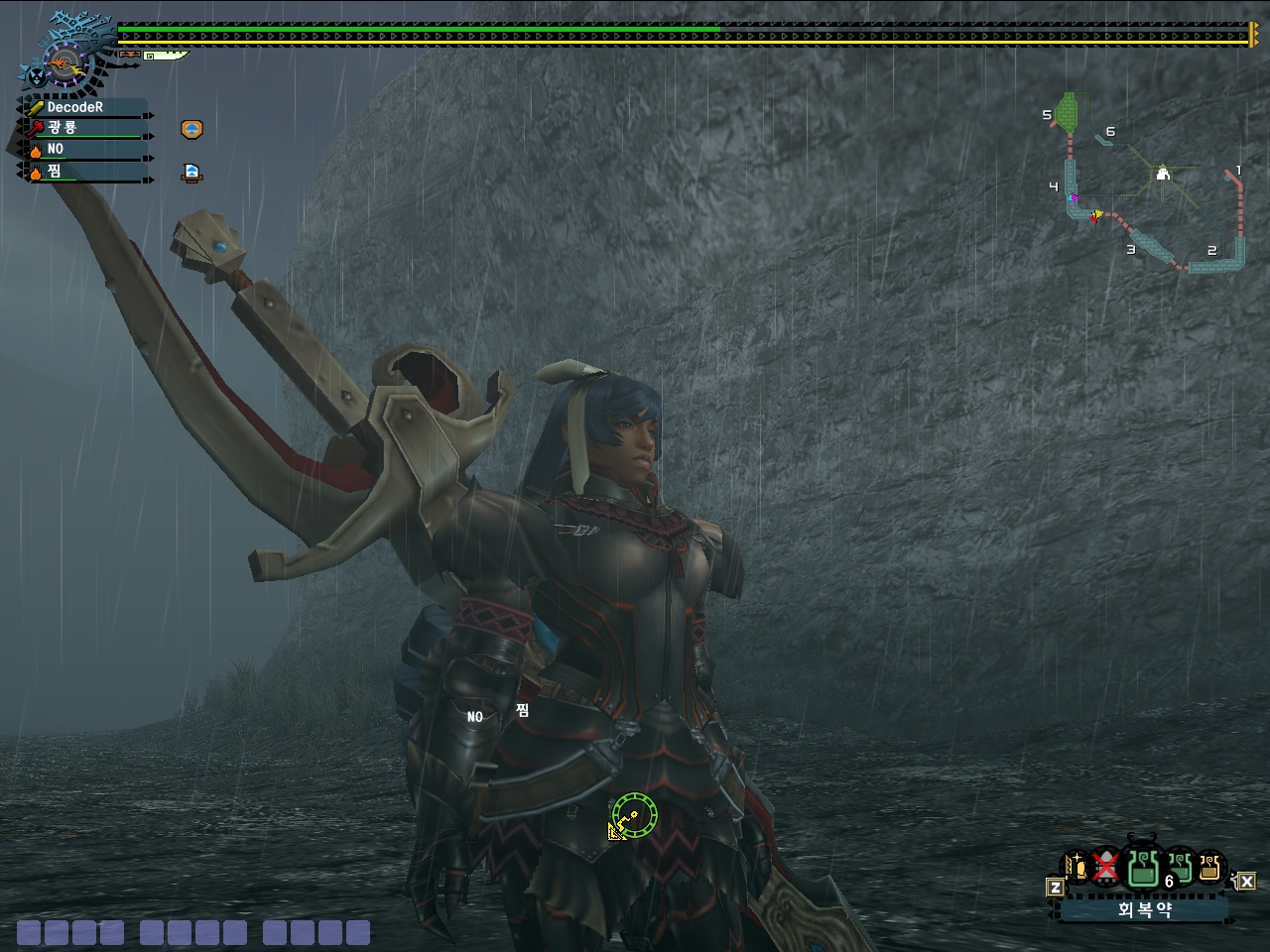Select the DecodeR party member entry
This screenshot has height=952, width=1270.
tap(84, 107)
